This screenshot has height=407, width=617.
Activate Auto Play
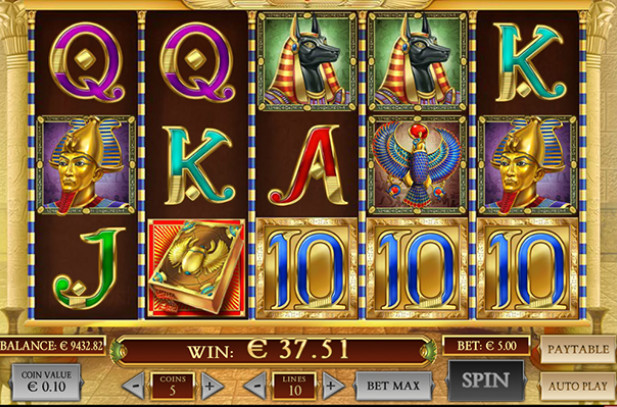578,384
